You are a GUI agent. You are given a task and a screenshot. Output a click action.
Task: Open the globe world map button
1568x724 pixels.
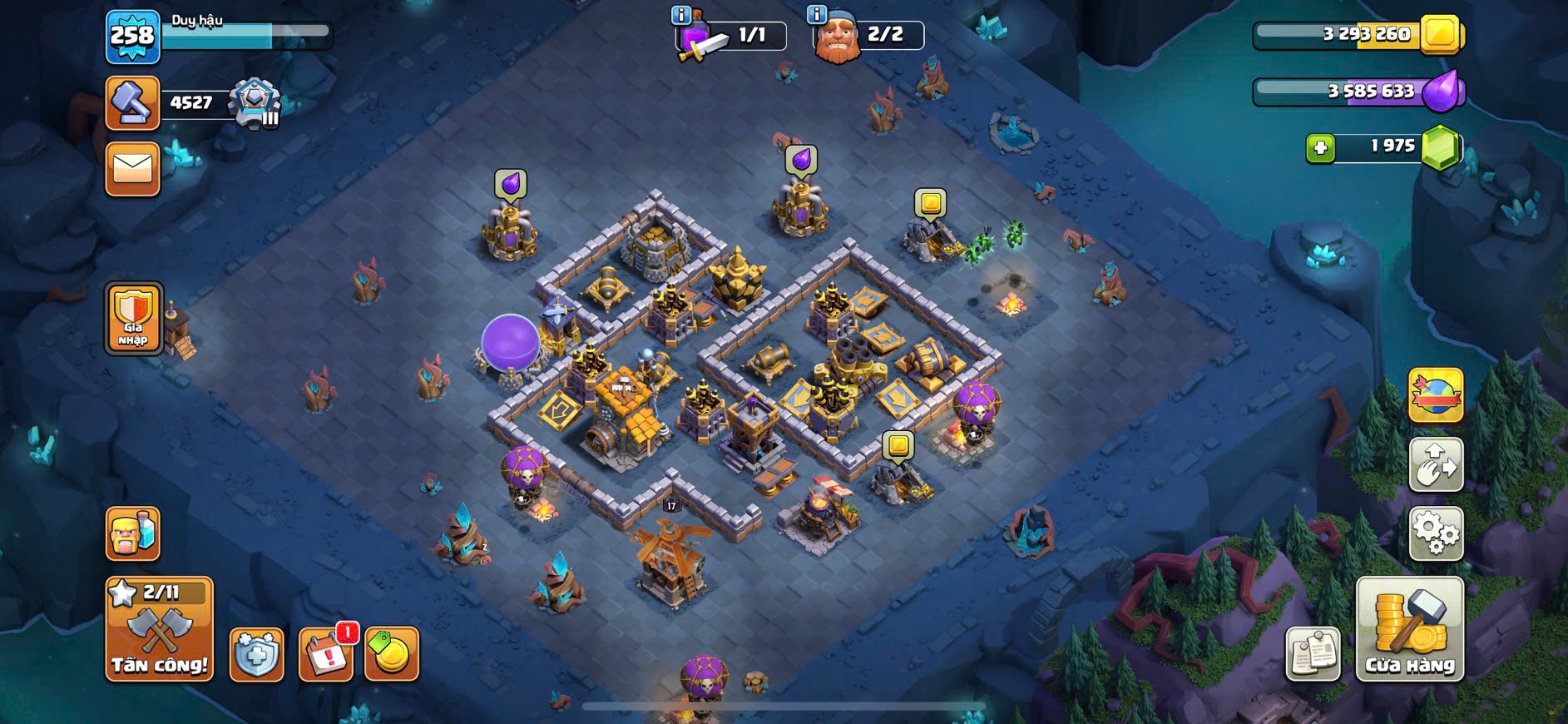pyautogui.click(x=1436, y=394)
